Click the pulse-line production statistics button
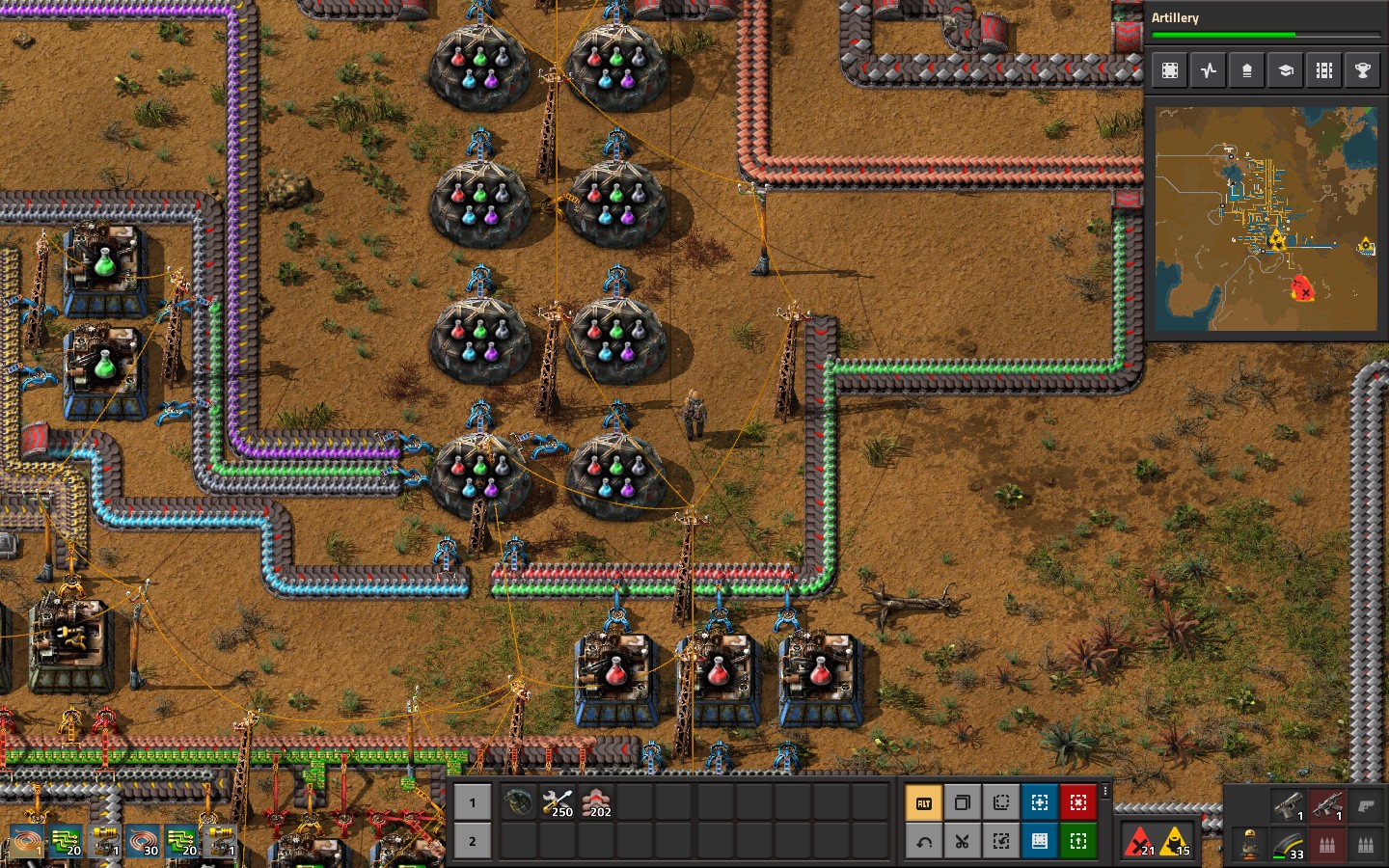The image size is (1389, 868). coord(1209,70)
